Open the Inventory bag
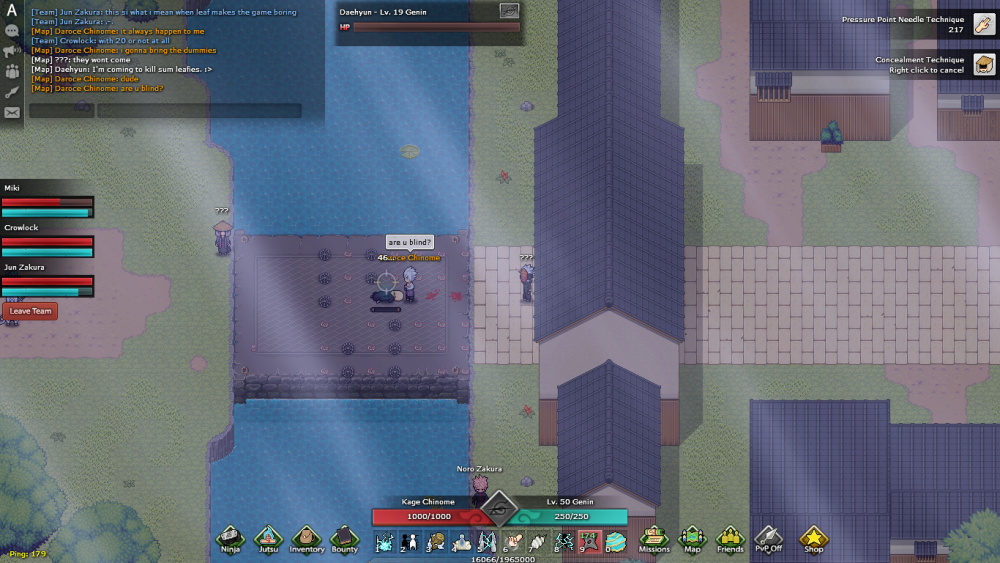This screenshot has width=1000, height=563. pyautogui.click(x=306, y=538)
